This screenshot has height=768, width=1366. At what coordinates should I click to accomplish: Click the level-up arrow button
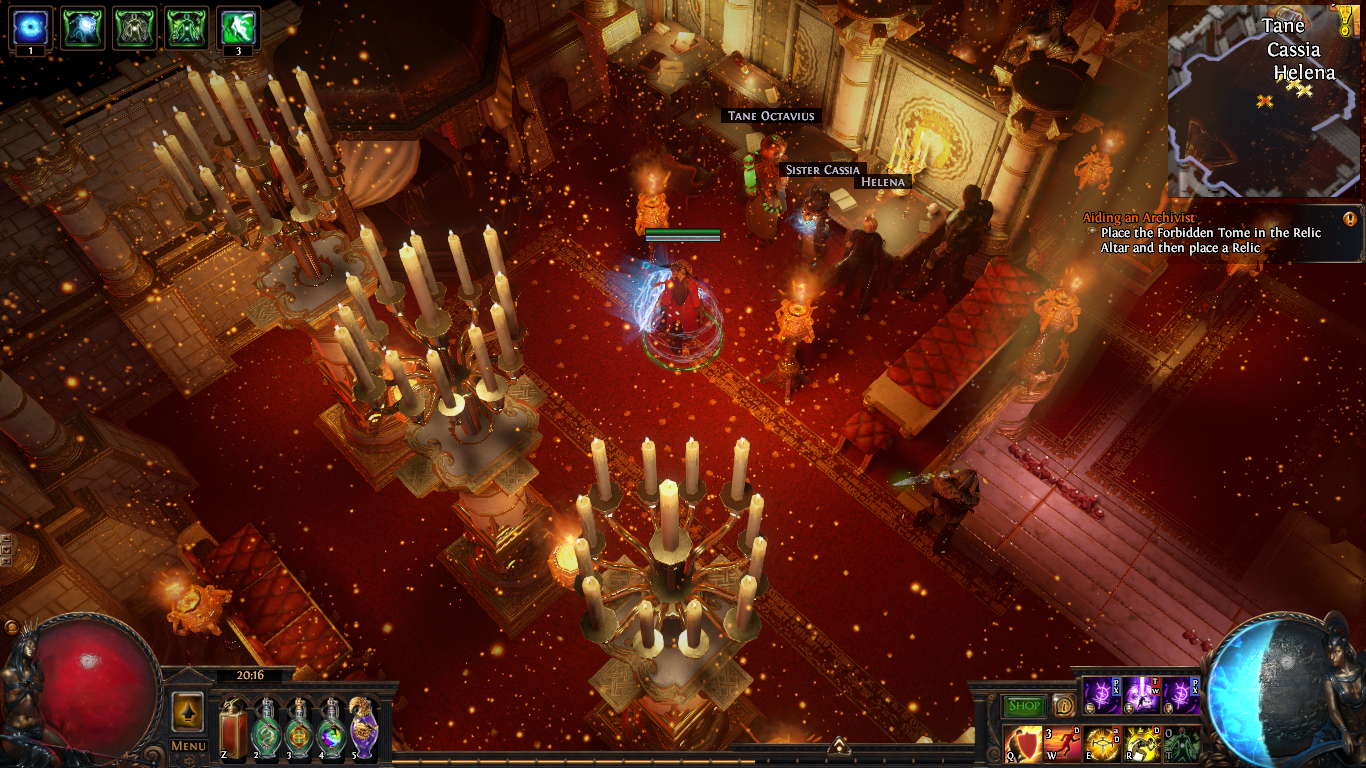188,711
